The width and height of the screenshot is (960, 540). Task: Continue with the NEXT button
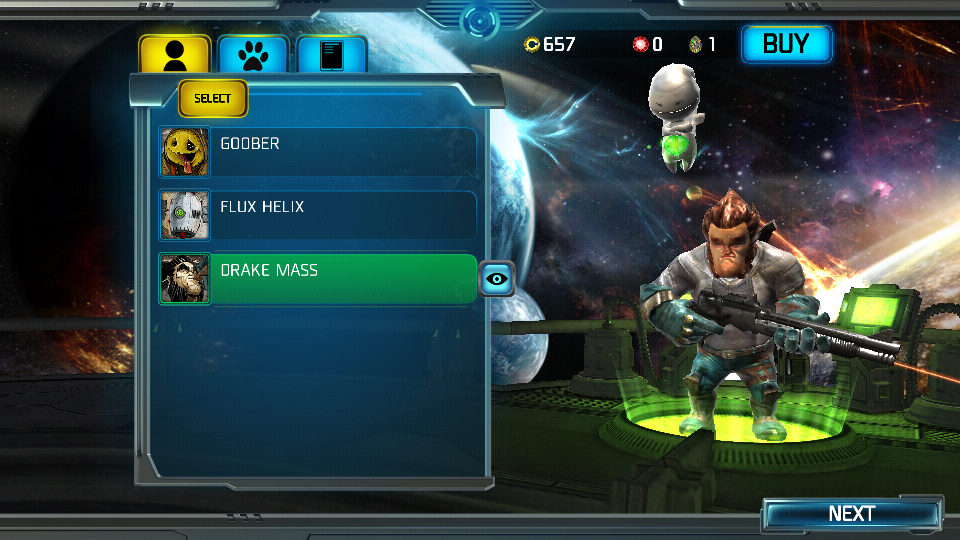851,514
